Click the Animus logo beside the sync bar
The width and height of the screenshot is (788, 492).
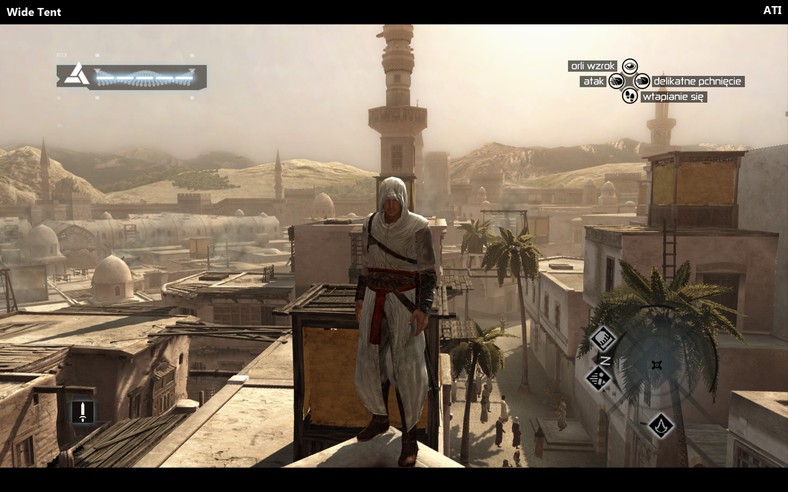coord(76,74)
